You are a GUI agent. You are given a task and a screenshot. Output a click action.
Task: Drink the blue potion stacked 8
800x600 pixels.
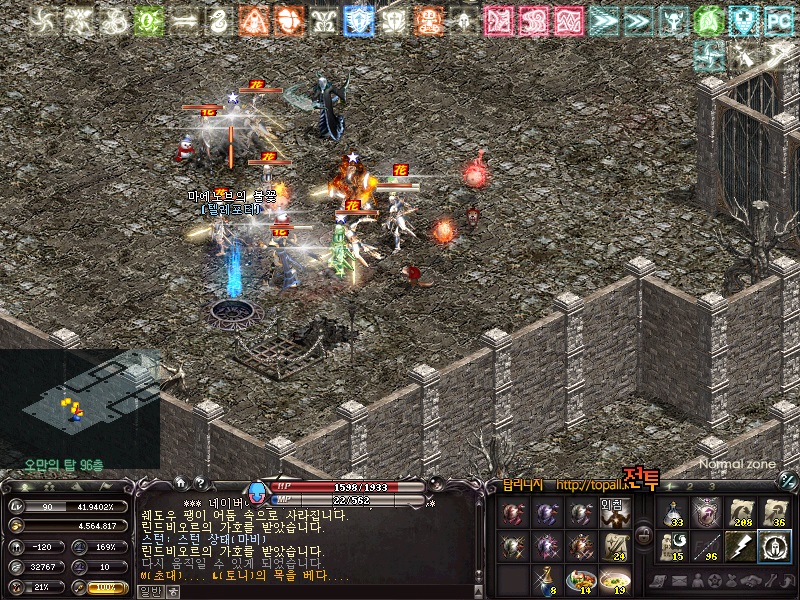tap(546, 580)
